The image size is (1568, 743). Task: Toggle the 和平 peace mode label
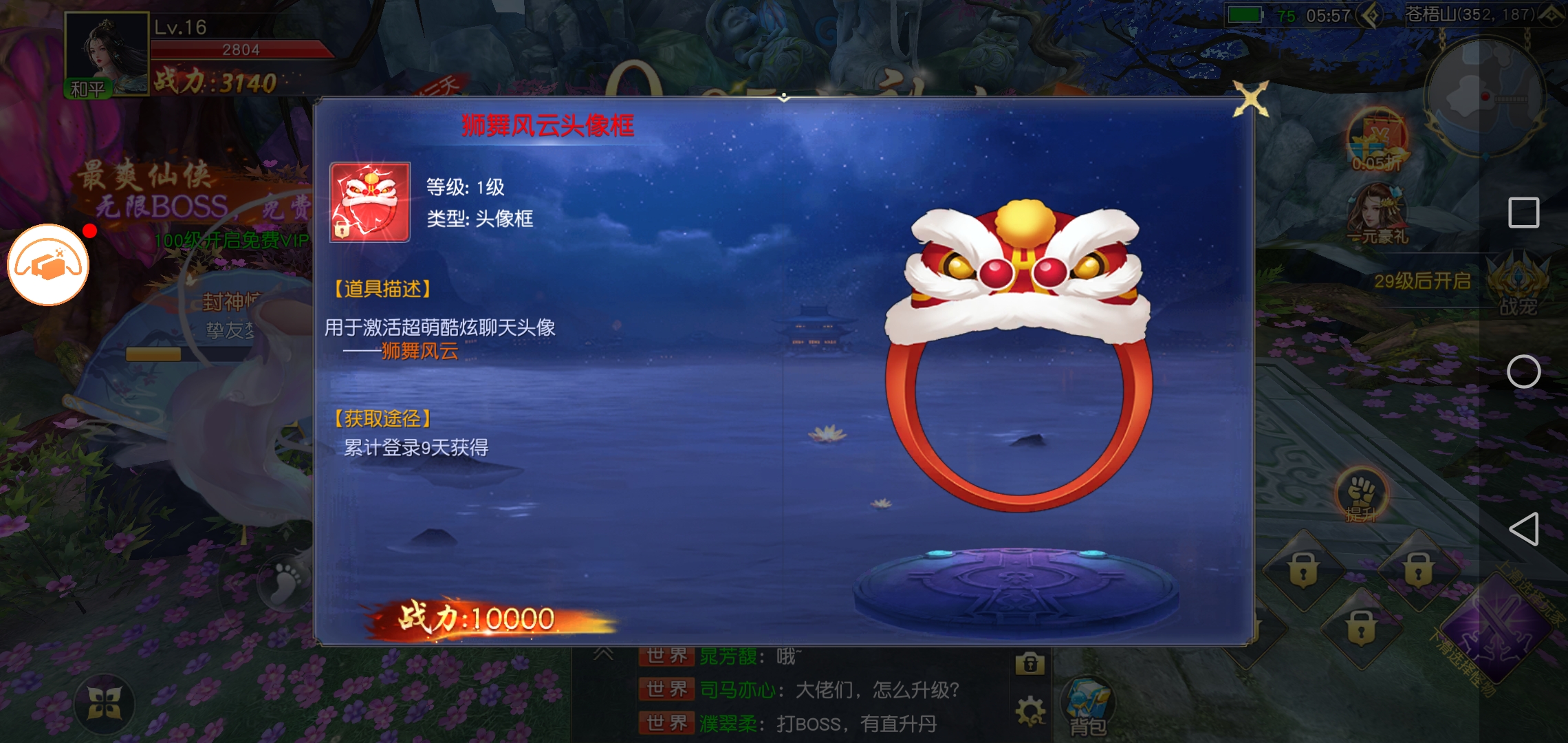coord(88,89)
